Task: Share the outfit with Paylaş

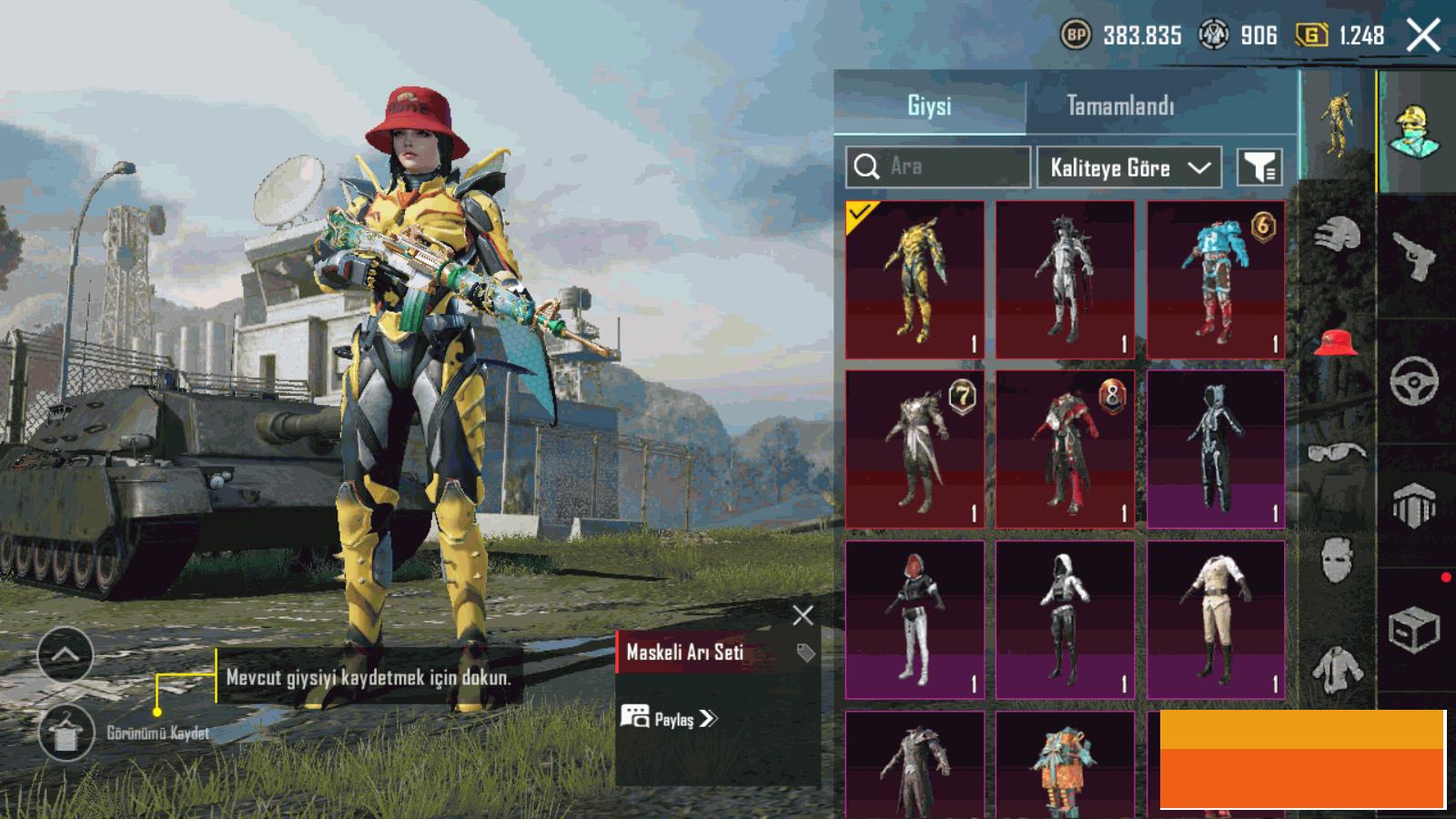Action: pyautogui.click(x=670, y=719)
